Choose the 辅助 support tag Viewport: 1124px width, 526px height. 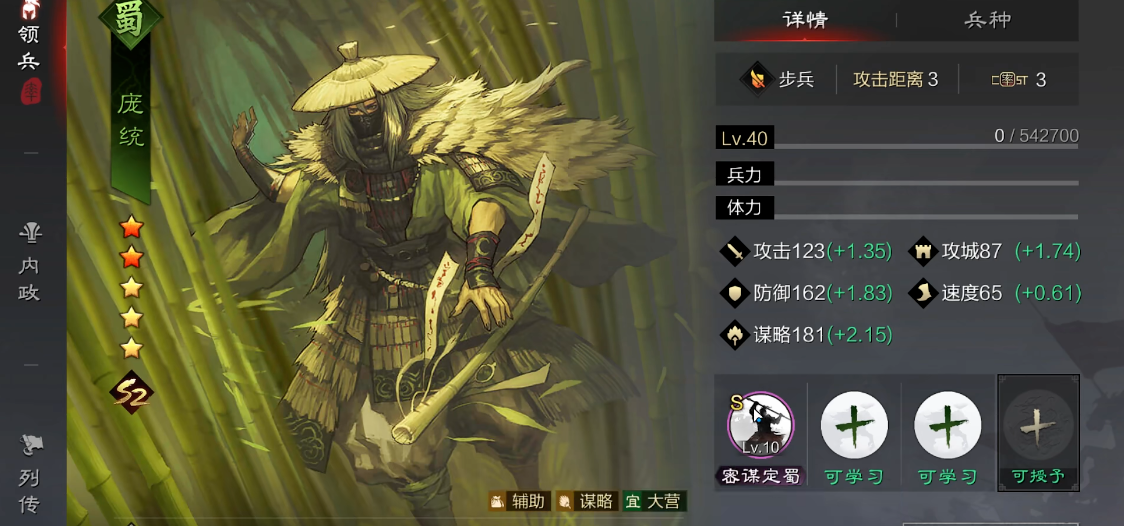[x=518, y=501]
